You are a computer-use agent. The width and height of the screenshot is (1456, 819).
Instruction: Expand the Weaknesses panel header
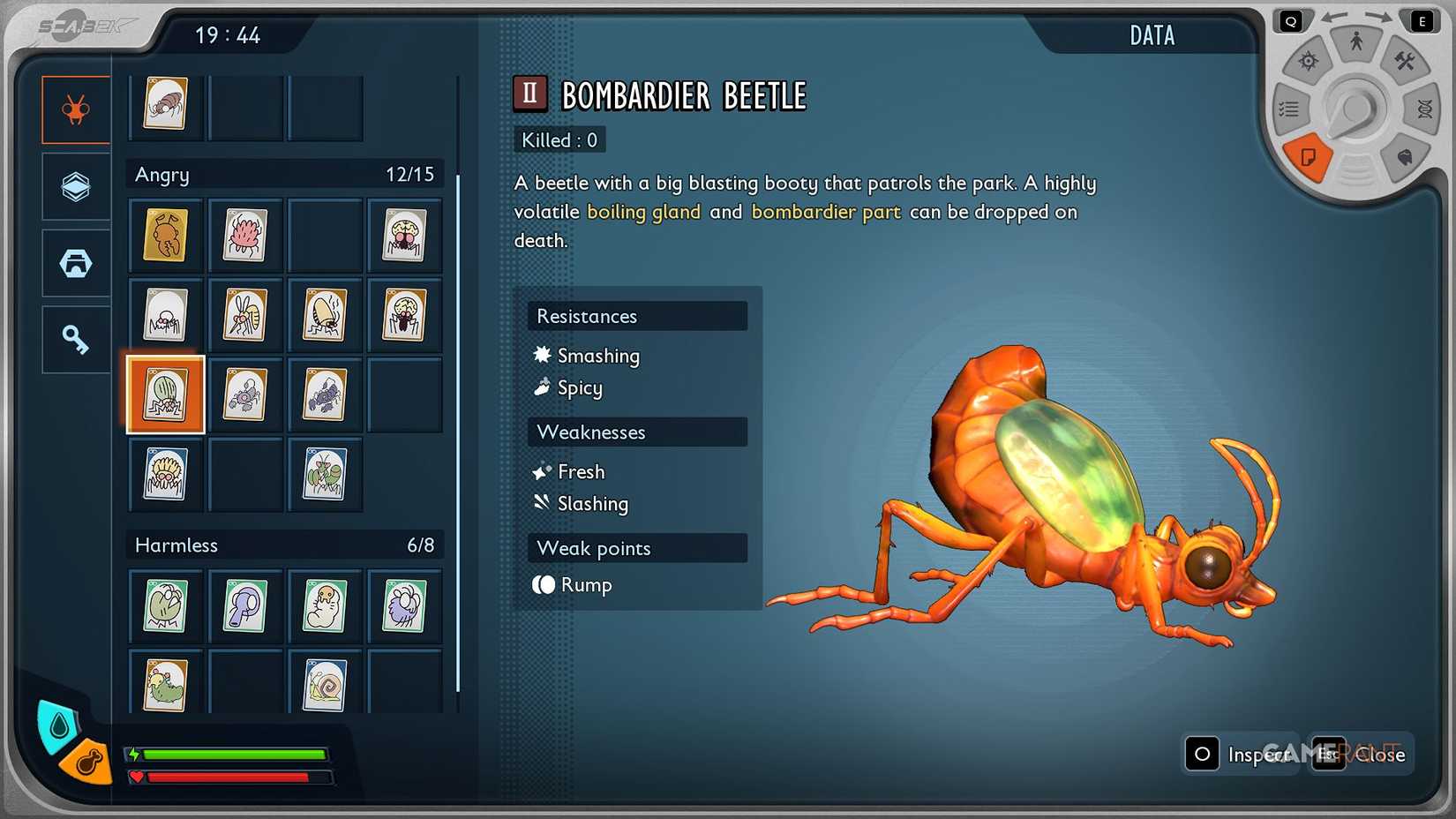637,432
